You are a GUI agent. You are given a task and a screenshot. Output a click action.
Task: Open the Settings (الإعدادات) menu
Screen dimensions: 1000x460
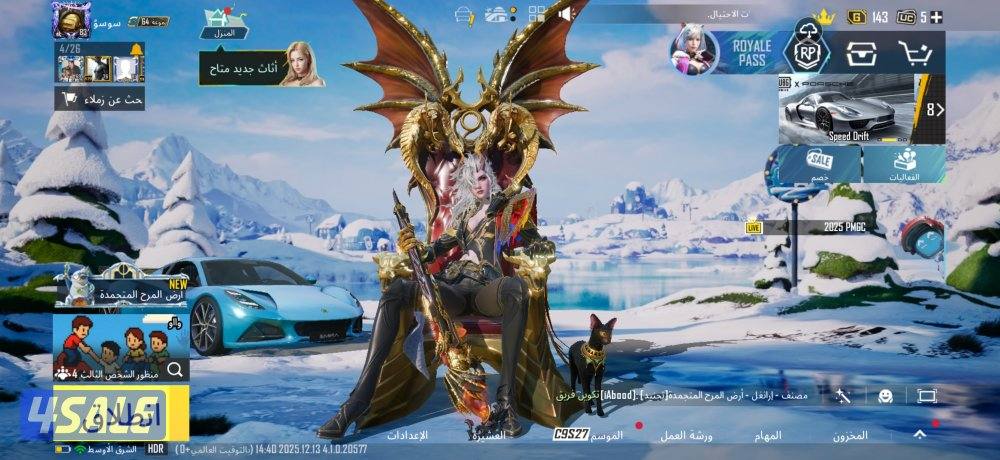[x=407, y=435]
